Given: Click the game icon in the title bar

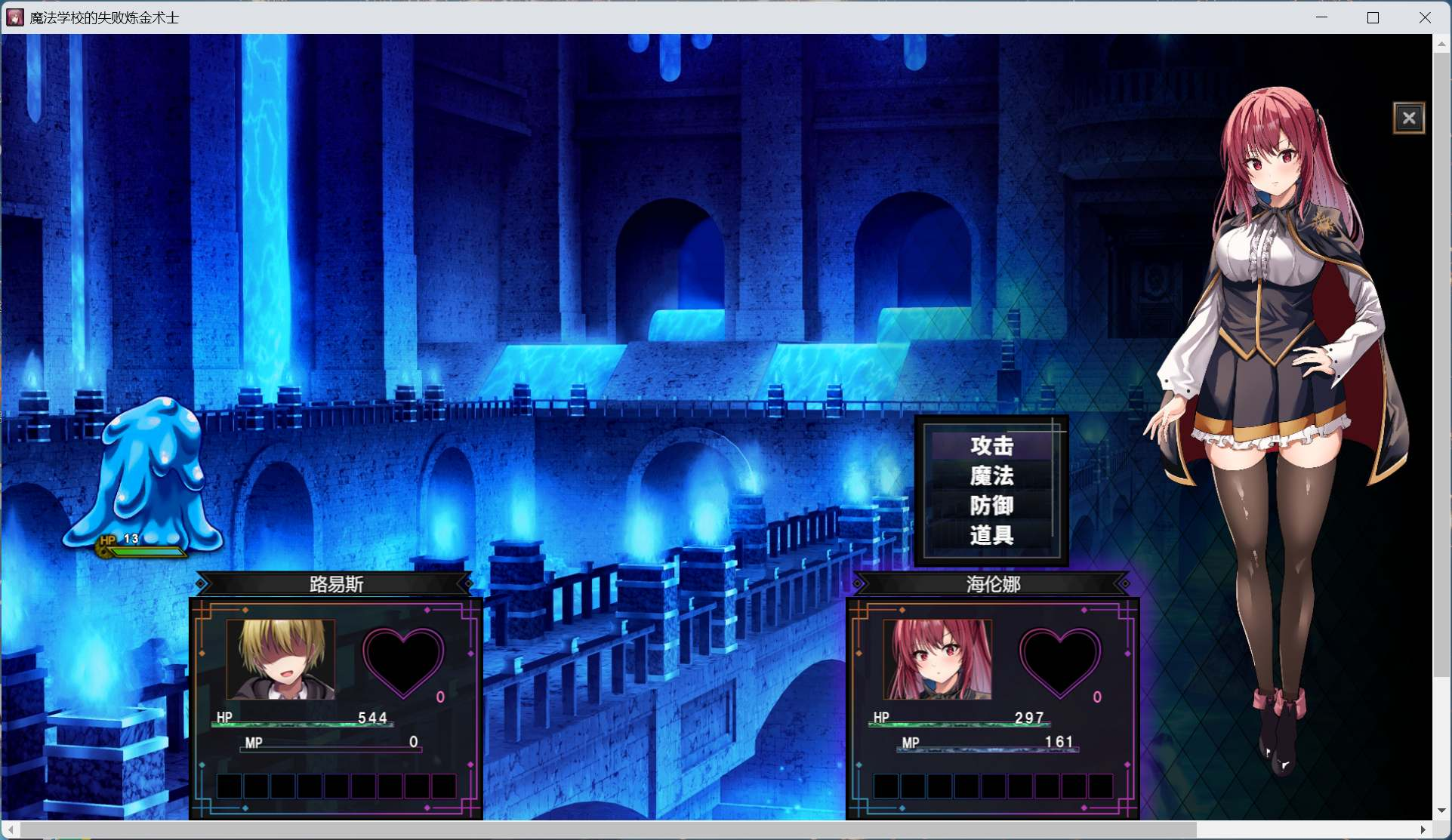Looking at the screenshot, I should click(14, 17).
